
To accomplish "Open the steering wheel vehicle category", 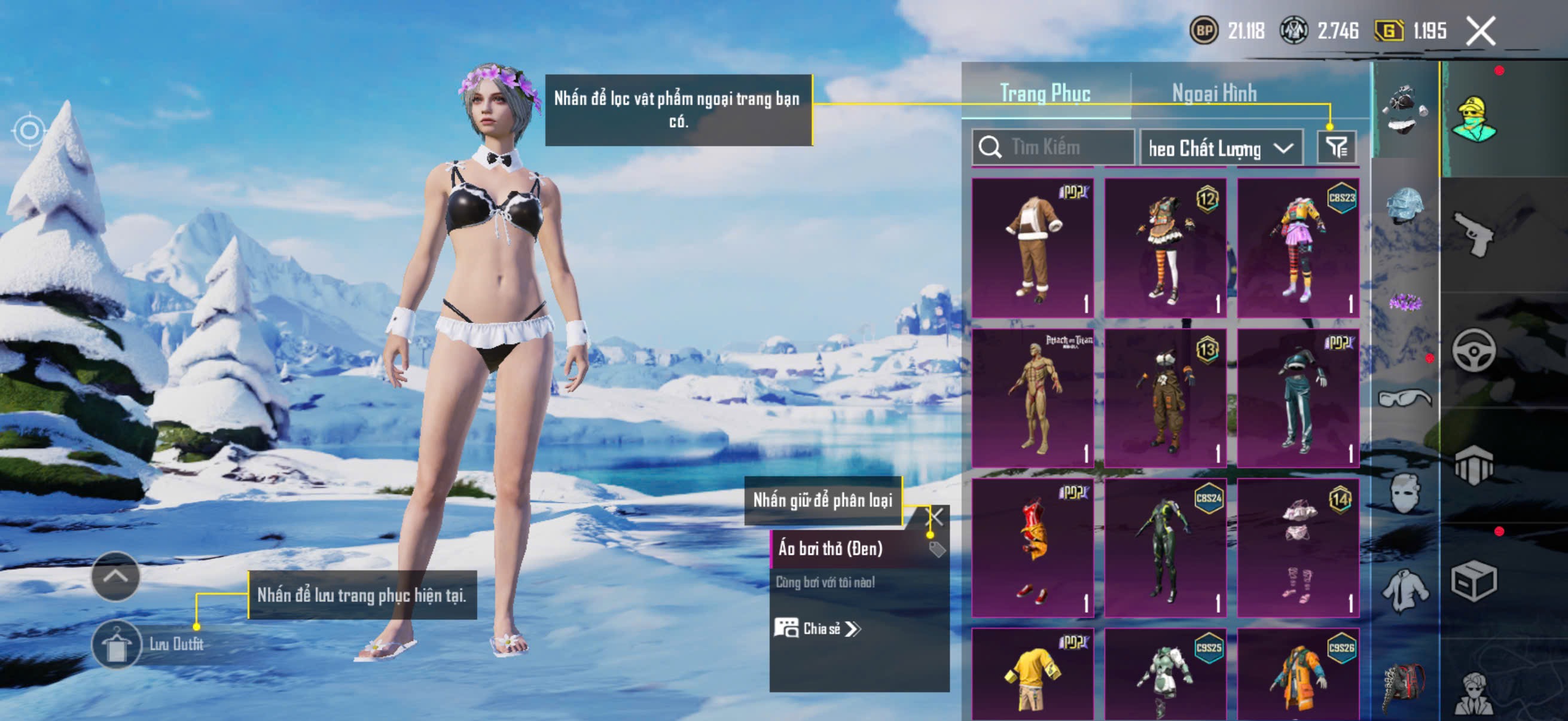I will 1473,350.
